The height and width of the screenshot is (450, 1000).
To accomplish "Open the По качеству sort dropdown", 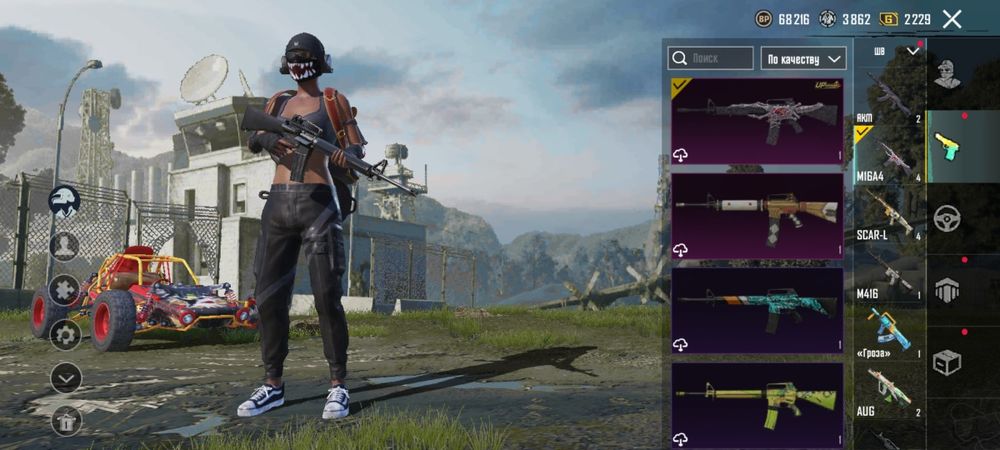I will (803, 58).
